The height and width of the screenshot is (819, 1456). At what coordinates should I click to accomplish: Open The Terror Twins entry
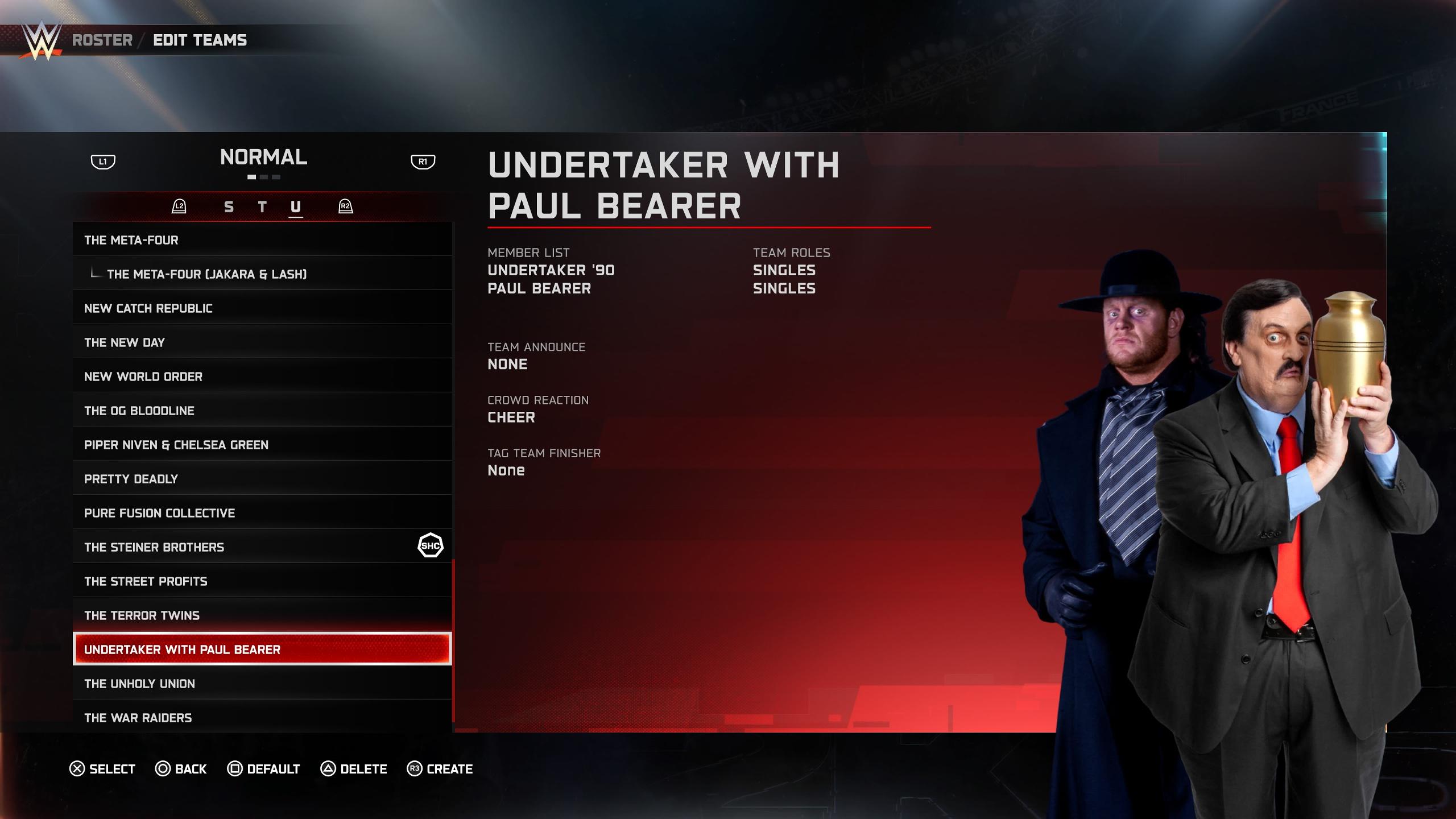point(262,615)
